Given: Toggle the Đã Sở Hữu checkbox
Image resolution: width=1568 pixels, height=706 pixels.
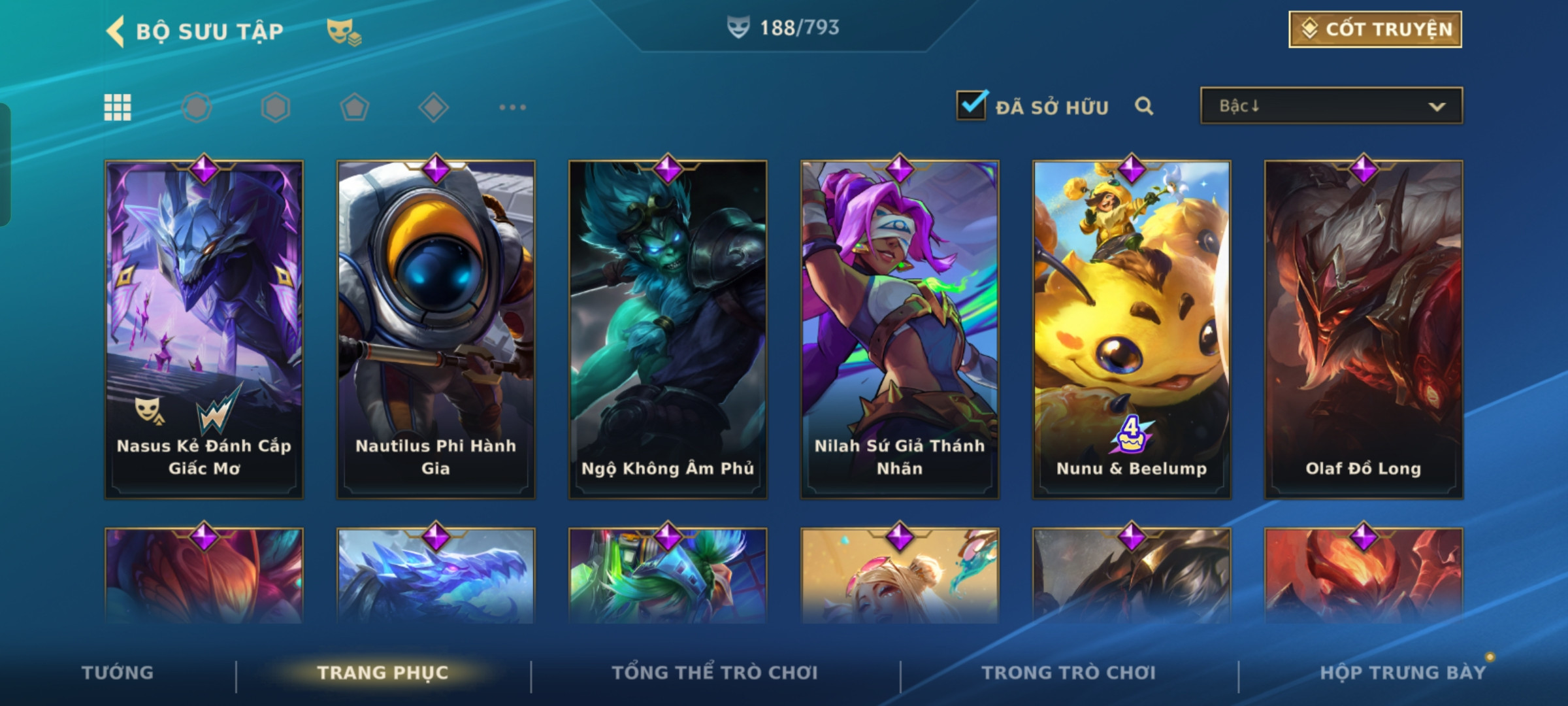Looking at the screenshot, I should tap(971, 105).
